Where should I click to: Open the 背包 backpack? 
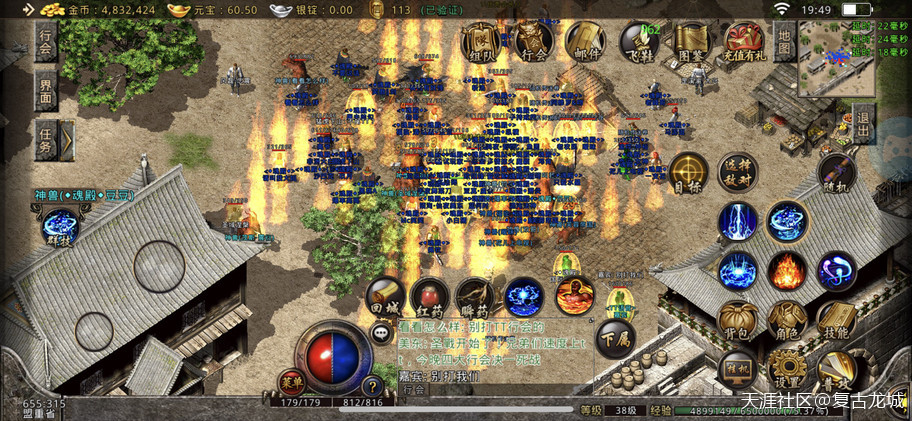738,320
